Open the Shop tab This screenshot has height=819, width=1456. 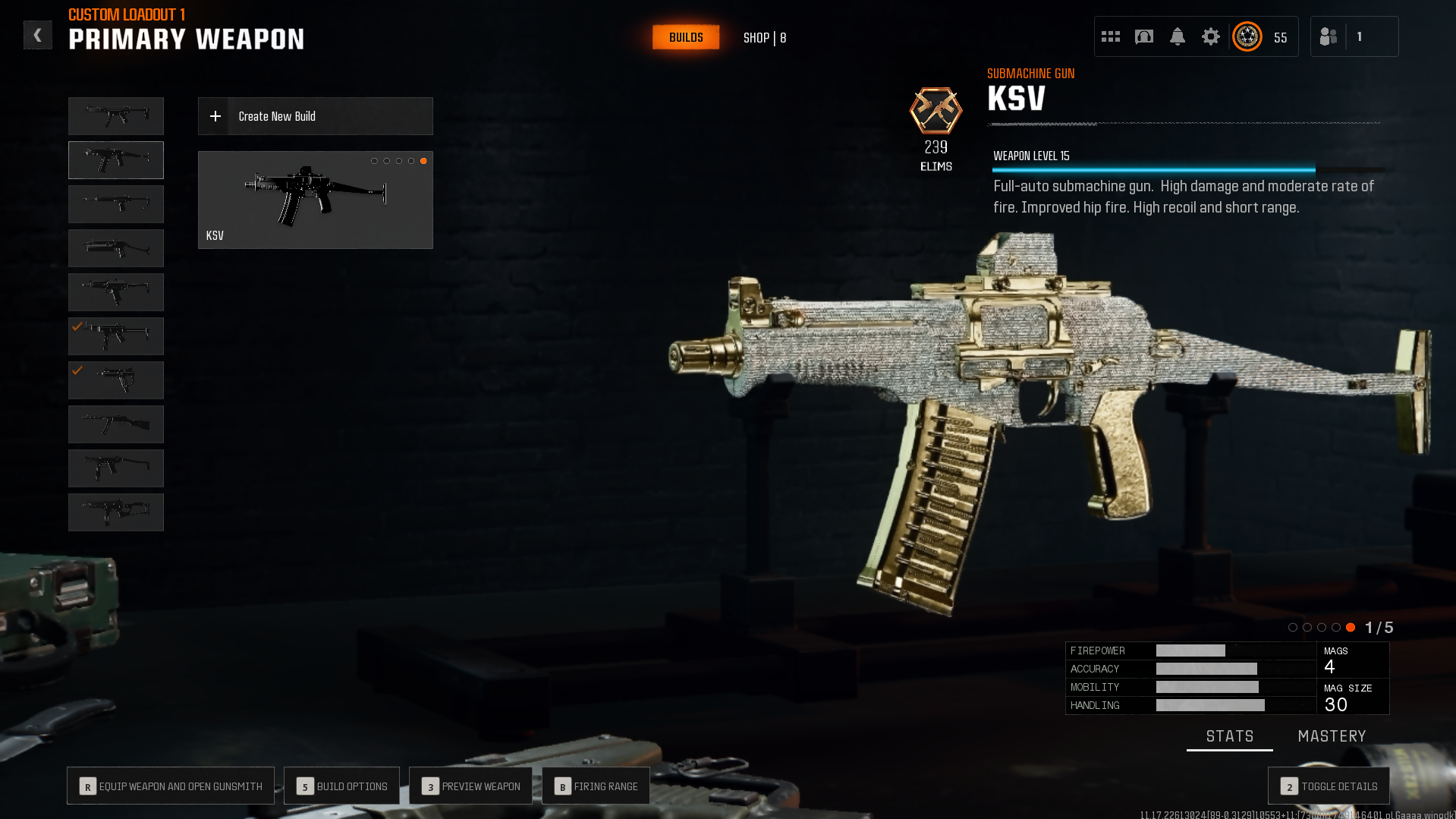click(764, 38)
